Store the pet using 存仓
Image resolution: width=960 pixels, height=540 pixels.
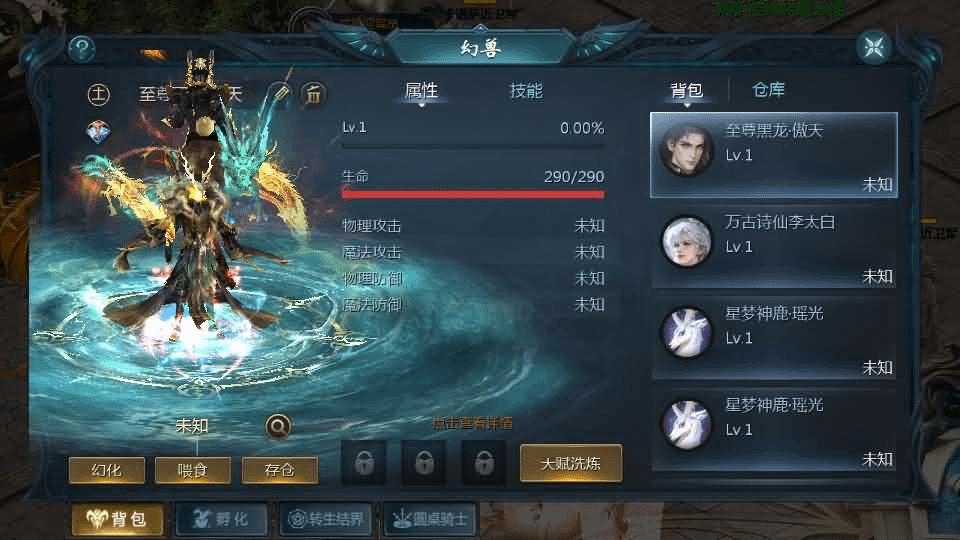point(279,470)
